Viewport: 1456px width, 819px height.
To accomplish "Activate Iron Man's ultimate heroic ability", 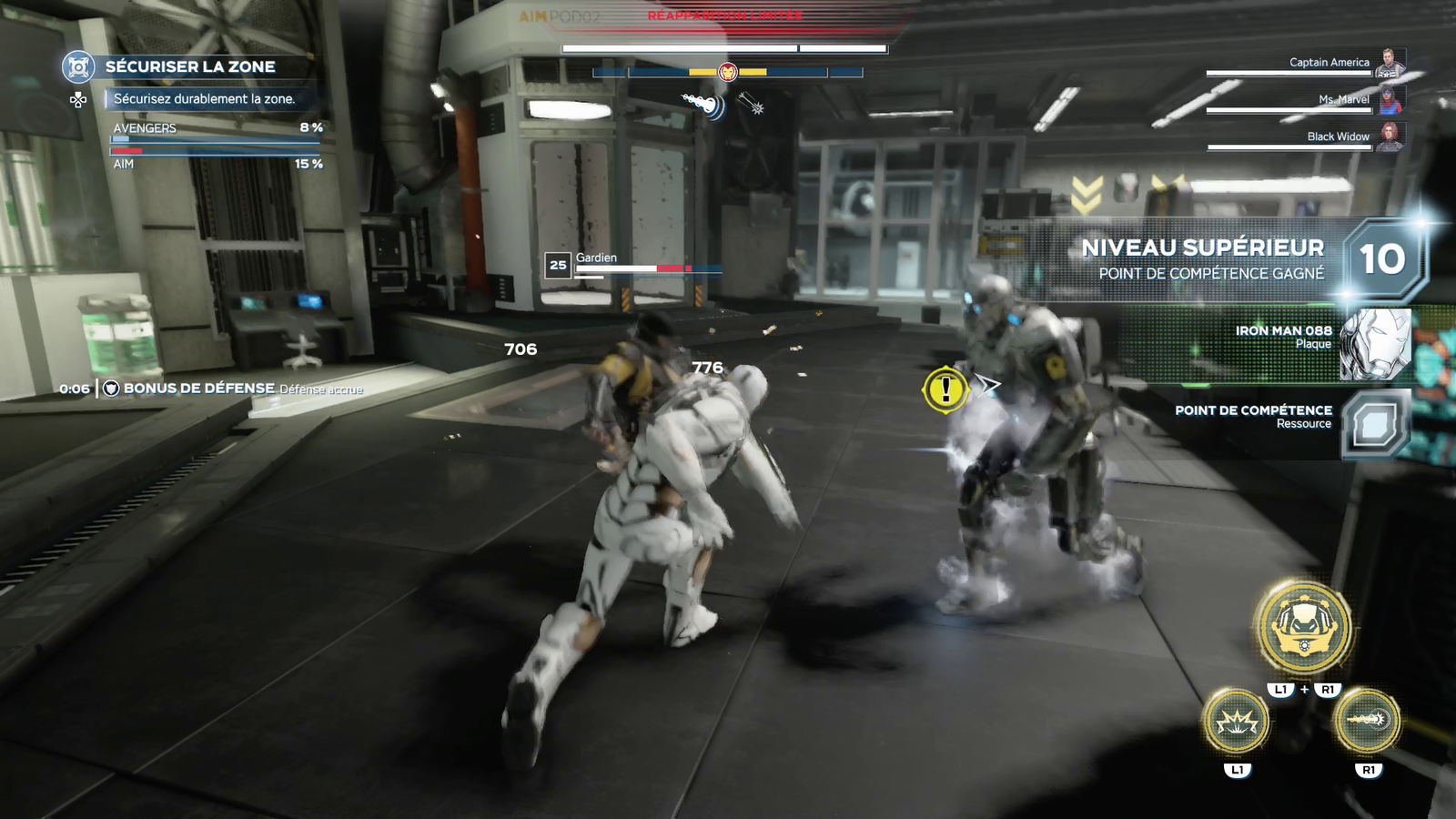I will 1303,627.
